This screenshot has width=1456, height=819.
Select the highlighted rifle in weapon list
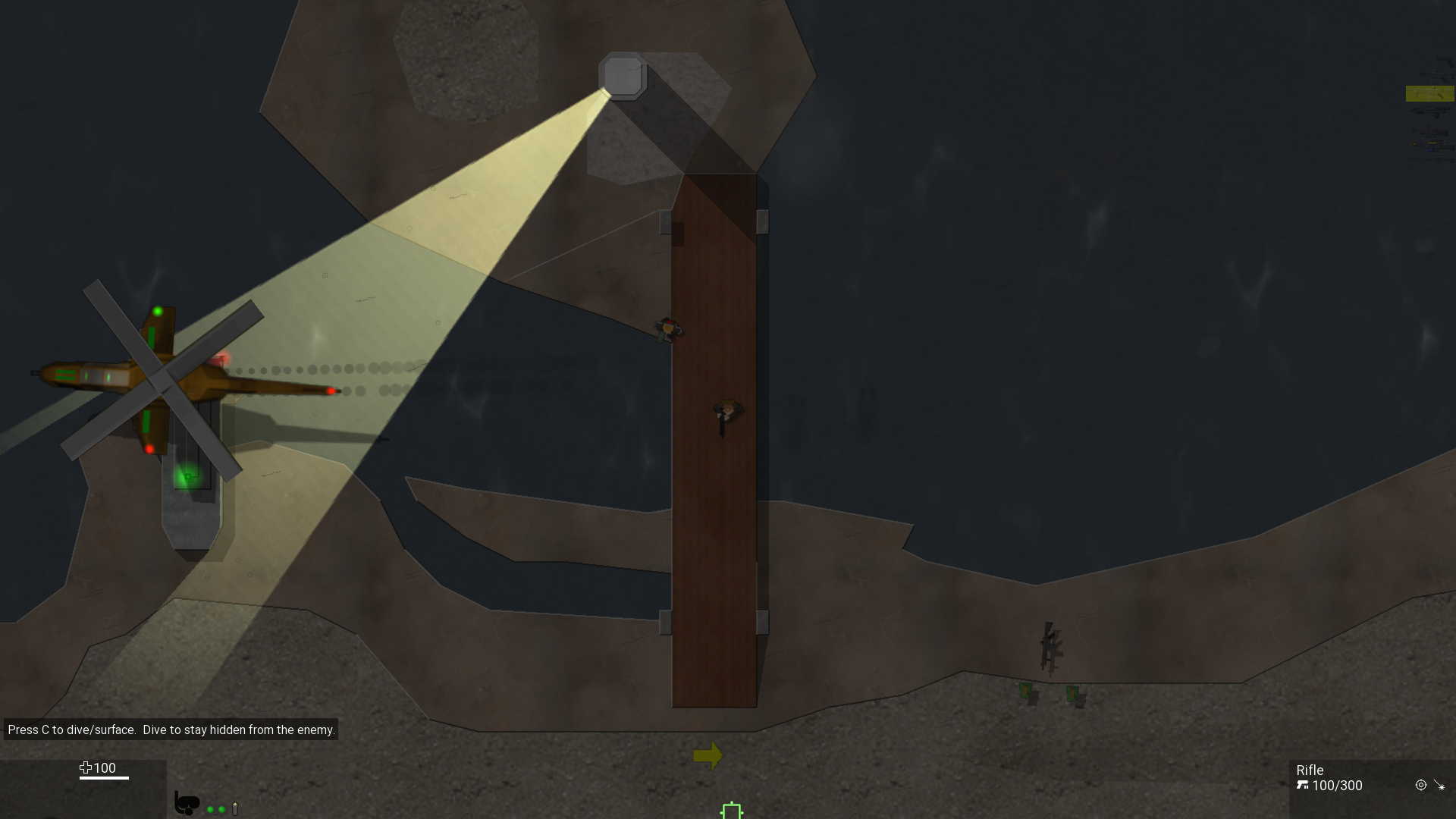1429,94
